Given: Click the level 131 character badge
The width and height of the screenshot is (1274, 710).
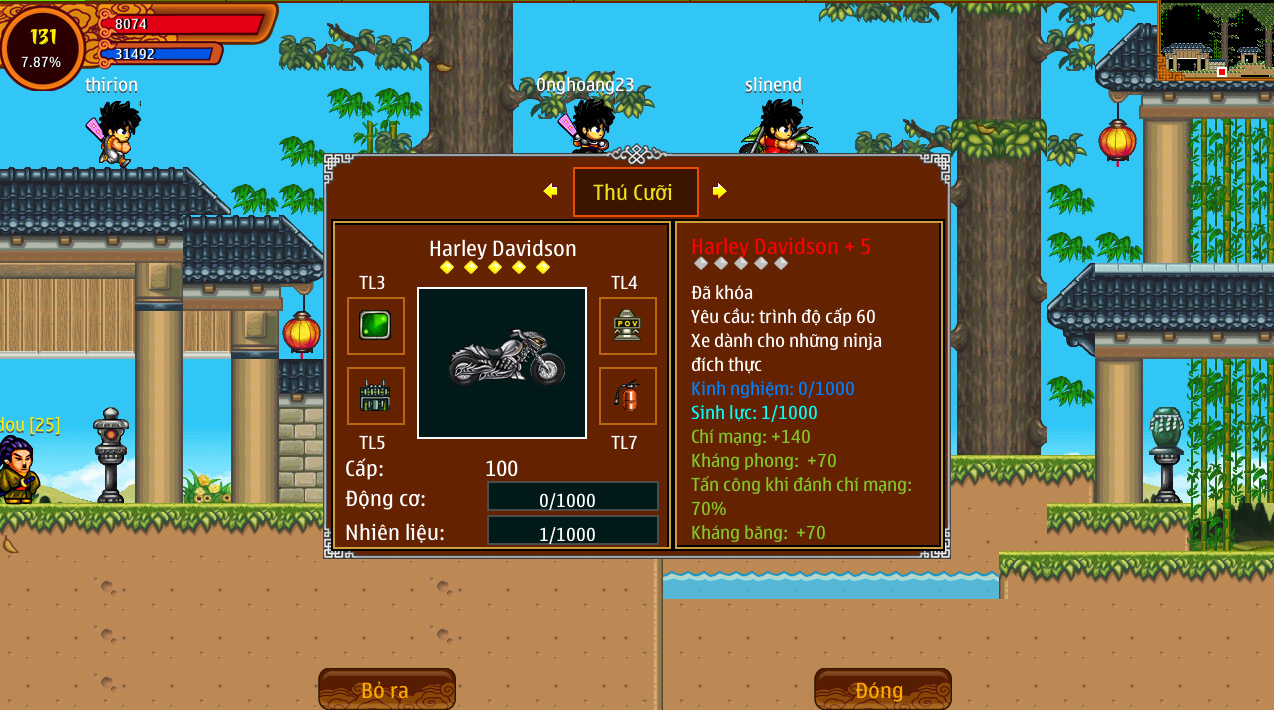Looking at the screenshot, I should (x=43, y=46).
